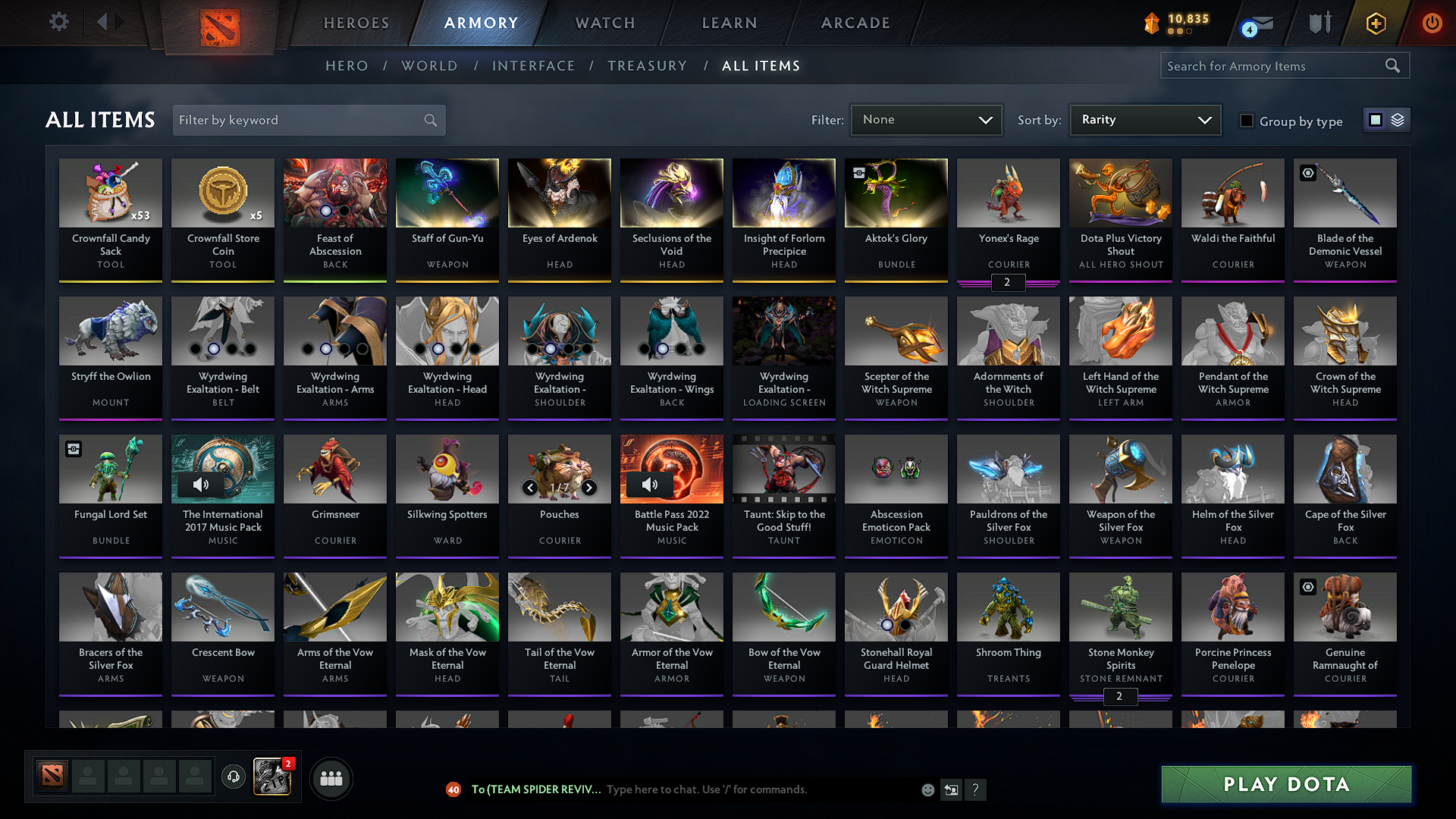The width and height of the screenshot is (1456, 819).
Task: Open the emoticon picker in the chat bar
Action: [927, 789]
